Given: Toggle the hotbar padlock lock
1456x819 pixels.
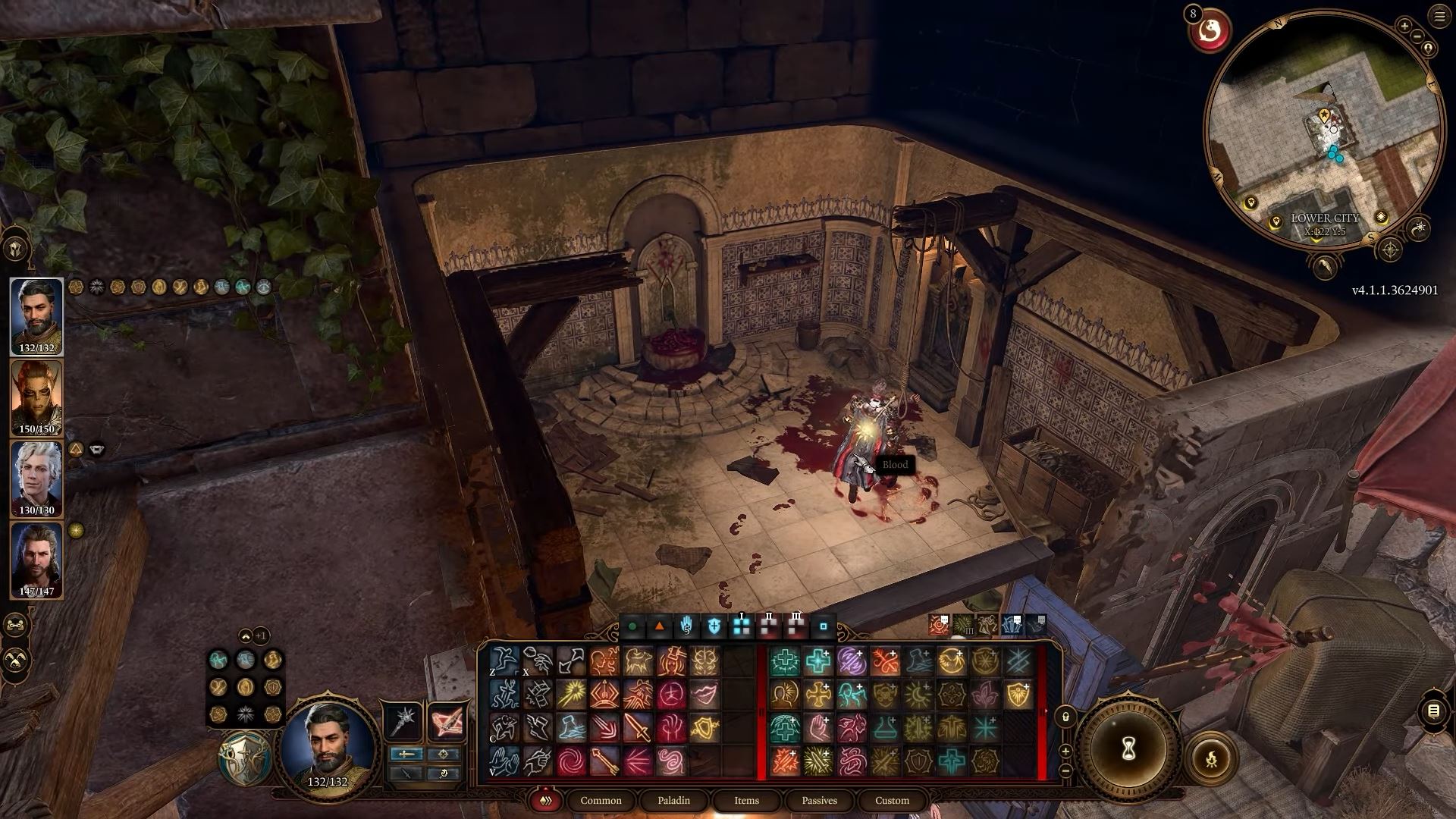Looking at the screenshot, I should tap(1065, 716).
